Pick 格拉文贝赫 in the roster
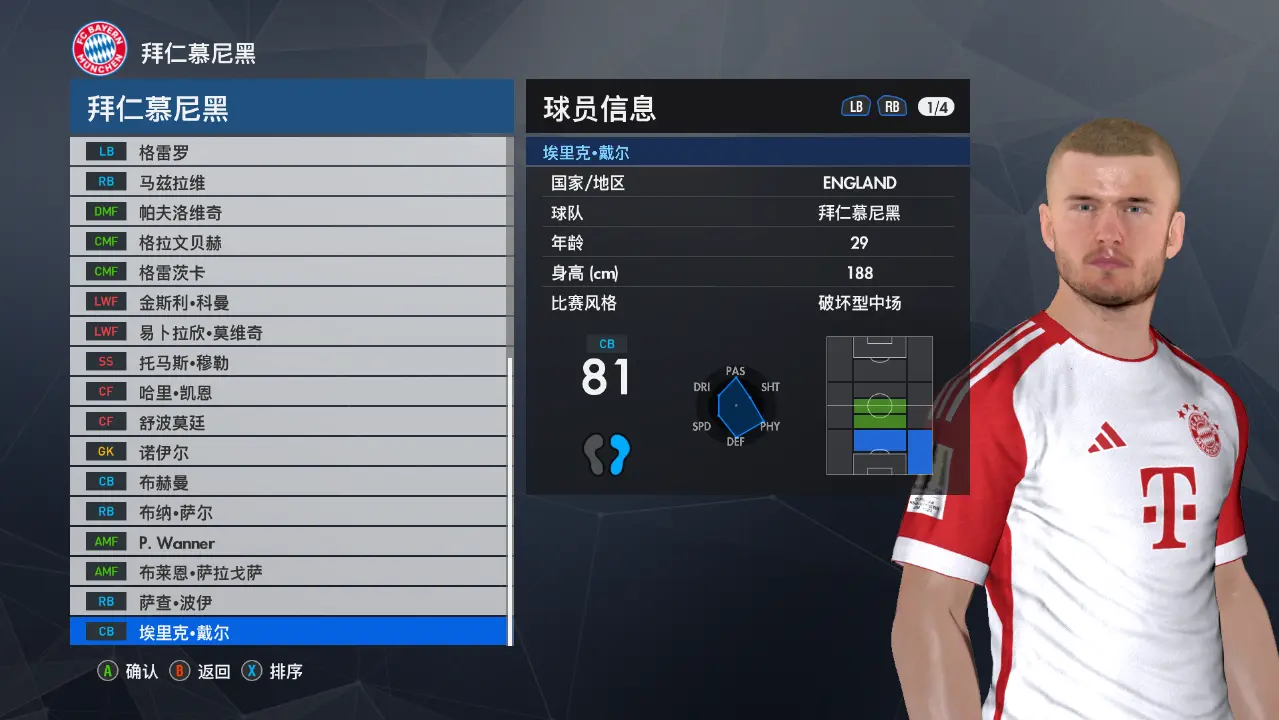Screen dimensions: 1279x720 click(288, 242)
